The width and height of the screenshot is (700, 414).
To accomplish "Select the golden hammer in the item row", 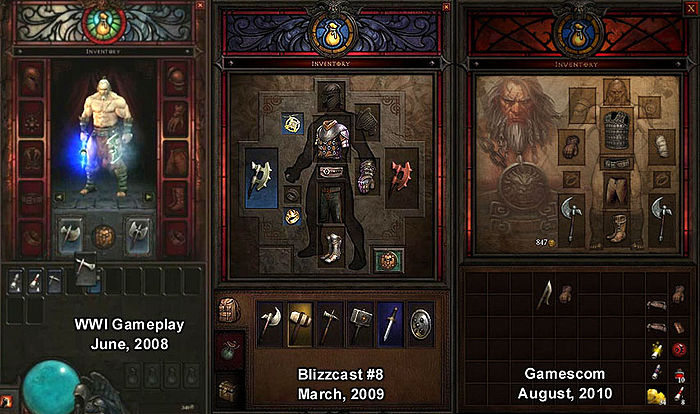I will [x=301, y=324].
